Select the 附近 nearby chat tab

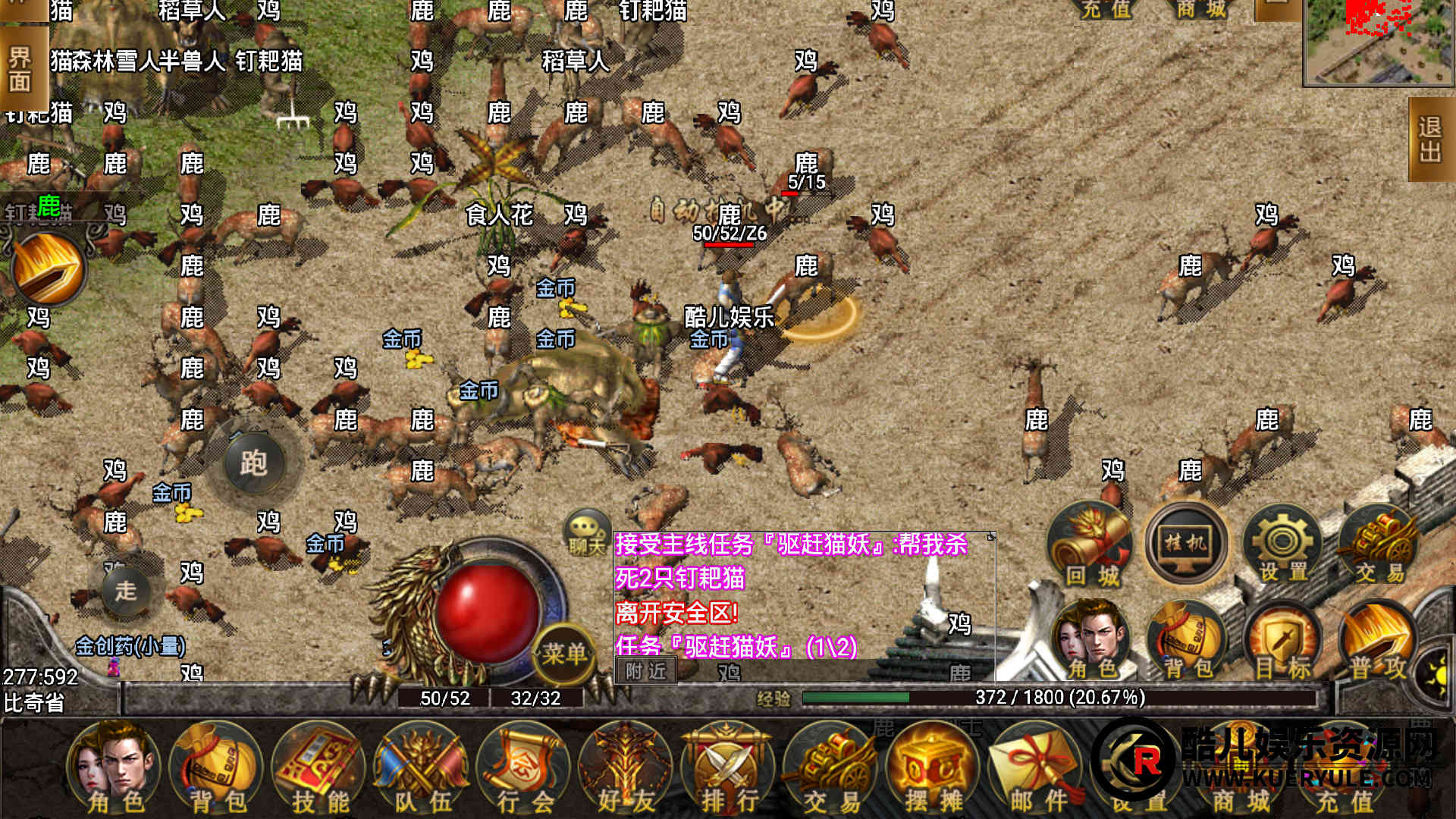tap(646, 671)
